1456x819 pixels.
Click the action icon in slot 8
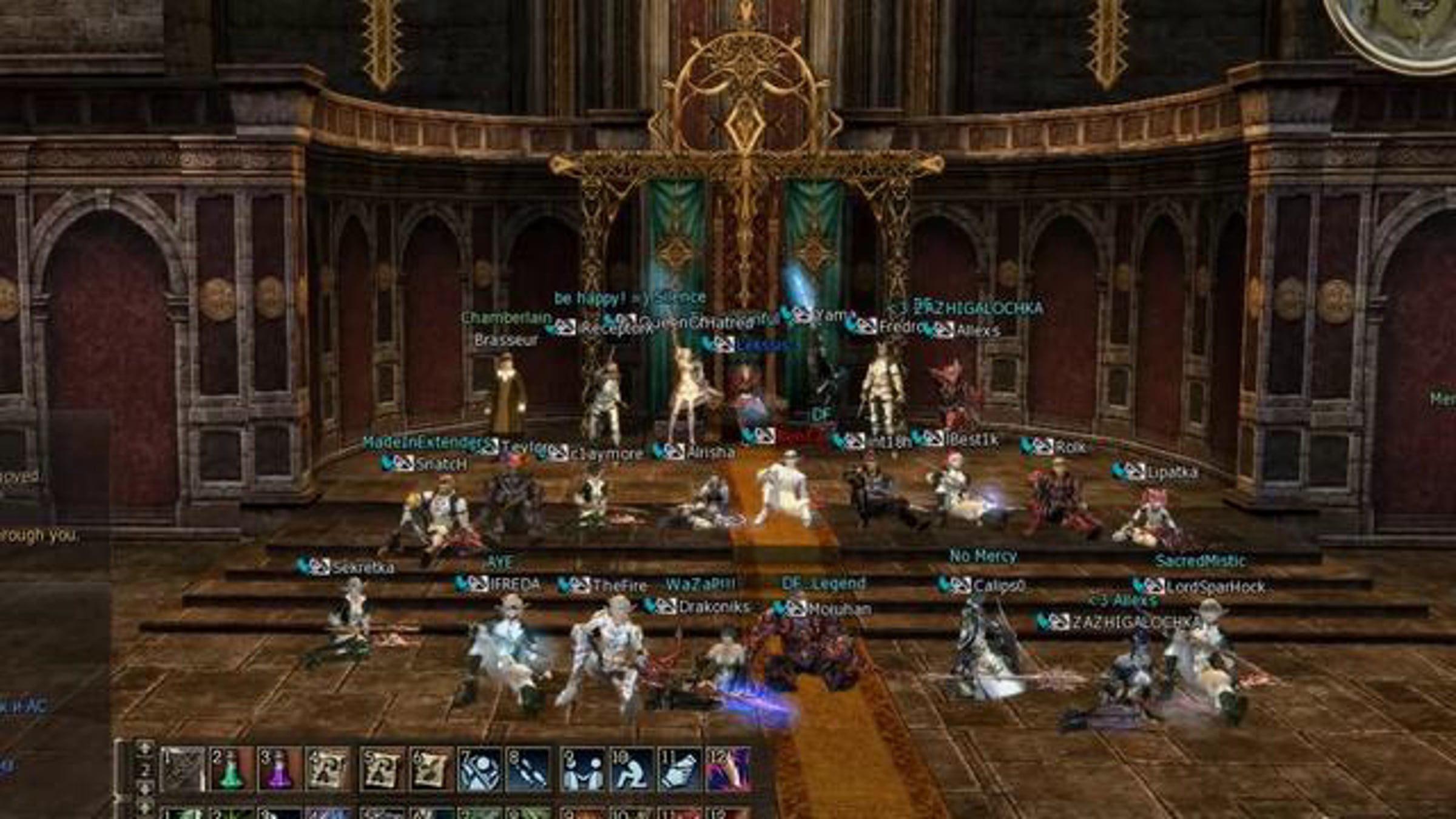tap(528, 769)
